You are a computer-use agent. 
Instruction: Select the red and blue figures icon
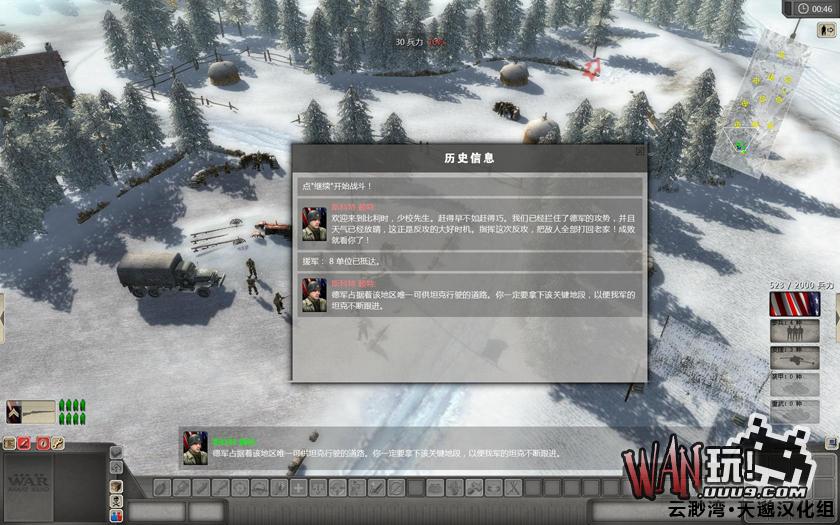click(x=117, y=515)
